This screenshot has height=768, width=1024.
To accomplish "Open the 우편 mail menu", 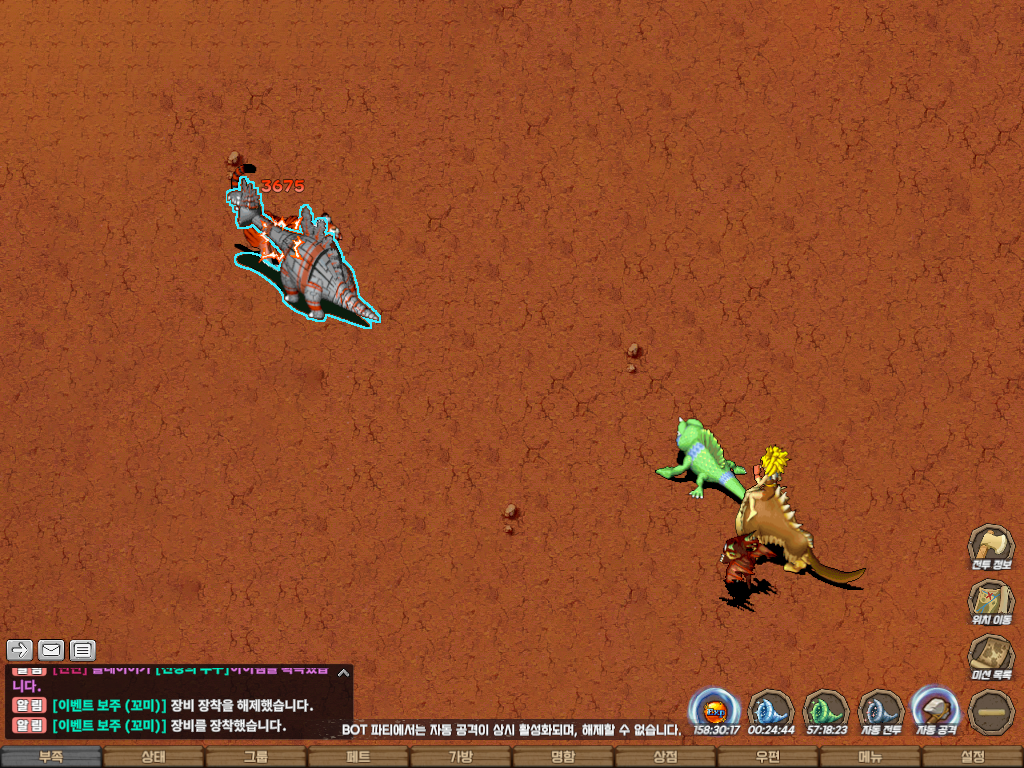I will pyautogui.click(x=767, y=757).
